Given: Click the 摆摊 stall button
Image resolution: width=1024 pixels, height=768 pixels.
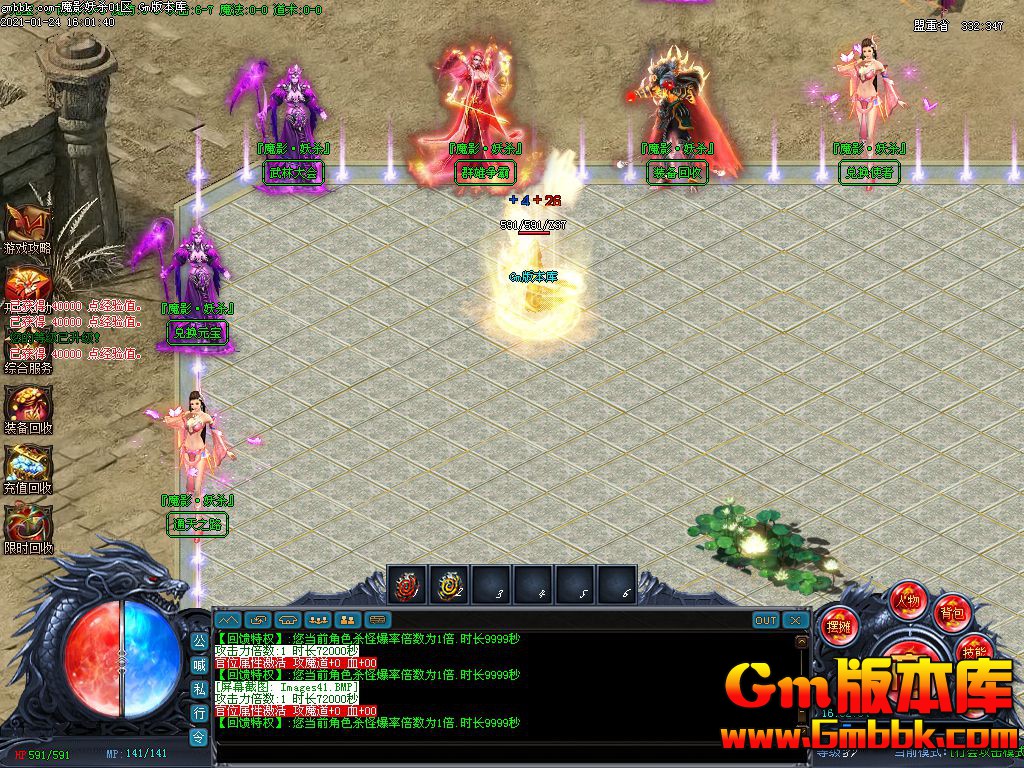Looking at the screenshot, I should 836,627.
